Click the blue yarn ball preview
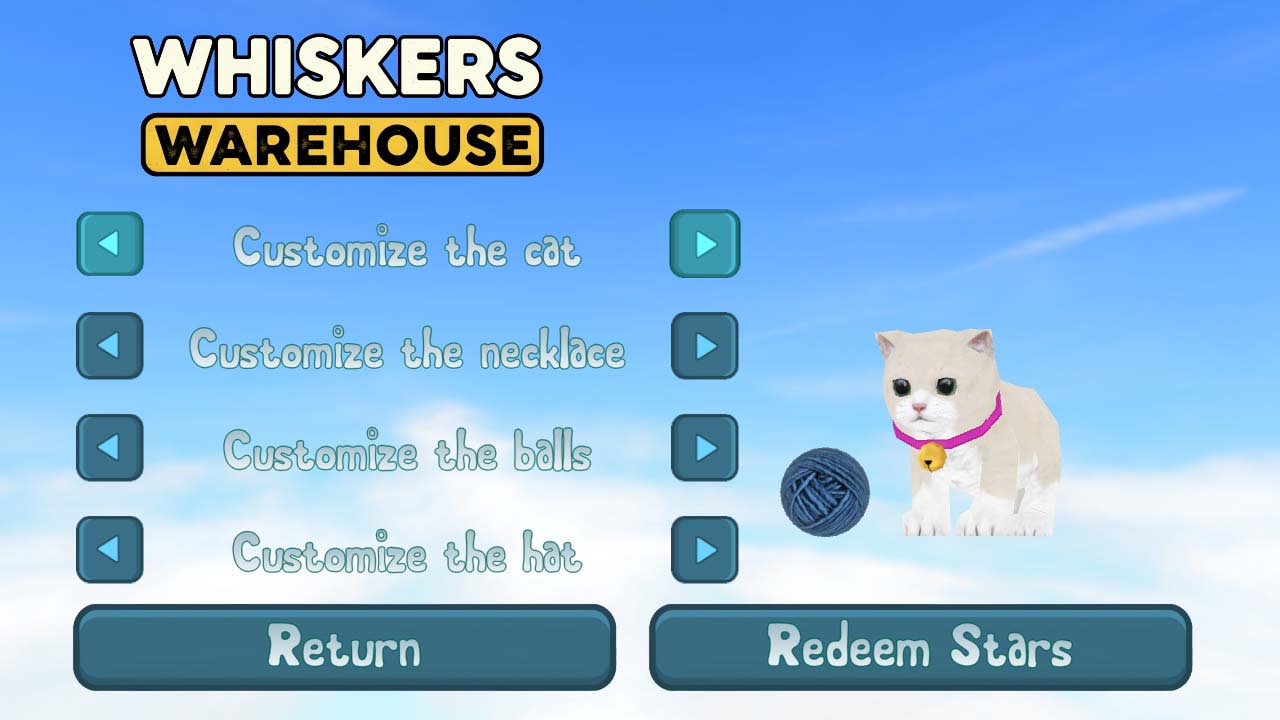This screenshot has height=720, width=1280. coord(826,492)
